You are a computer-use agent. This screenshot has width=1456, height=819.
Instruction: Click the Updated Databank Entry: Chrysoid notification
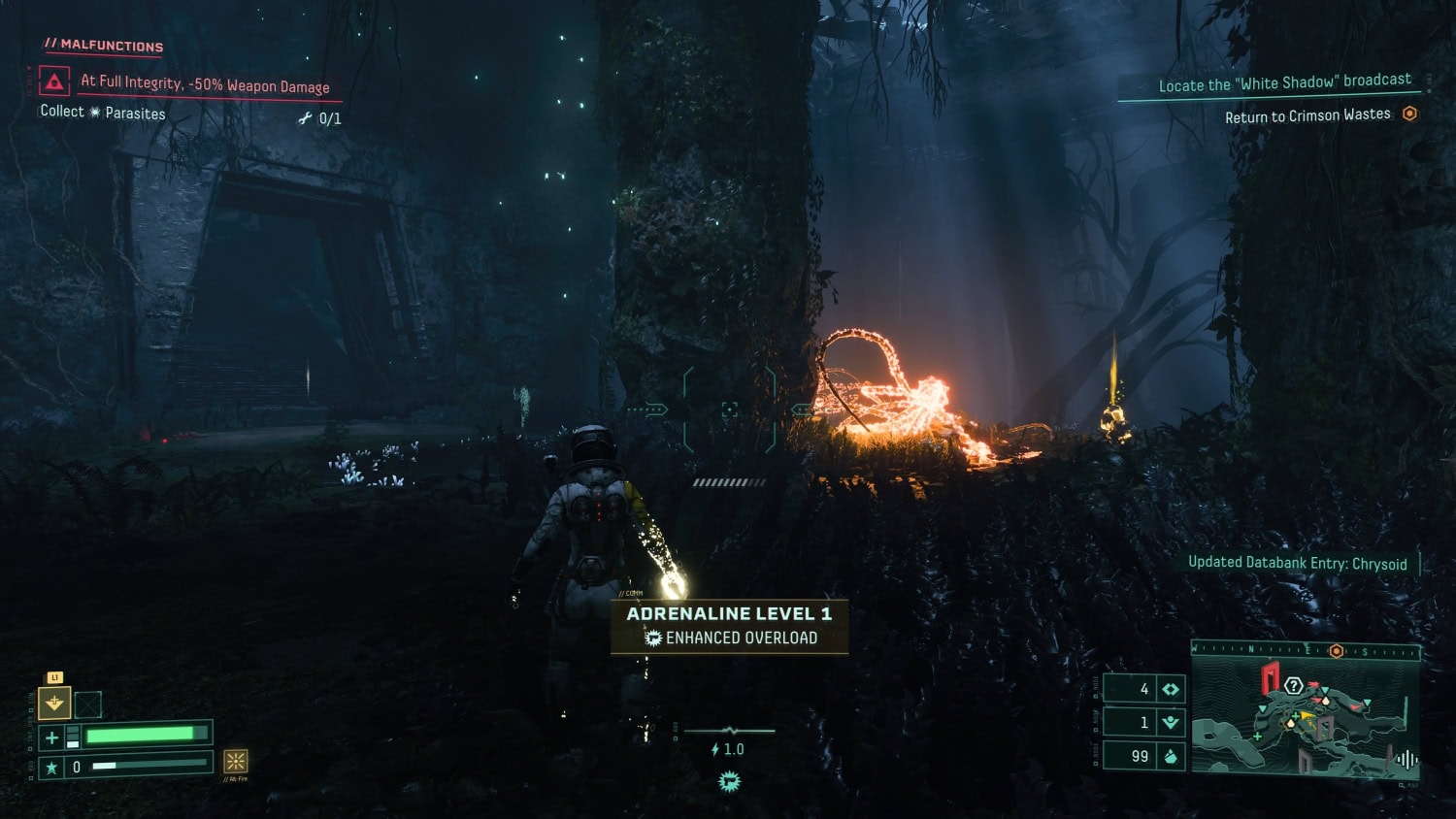pyautogui.click(x=1297, y=563)
